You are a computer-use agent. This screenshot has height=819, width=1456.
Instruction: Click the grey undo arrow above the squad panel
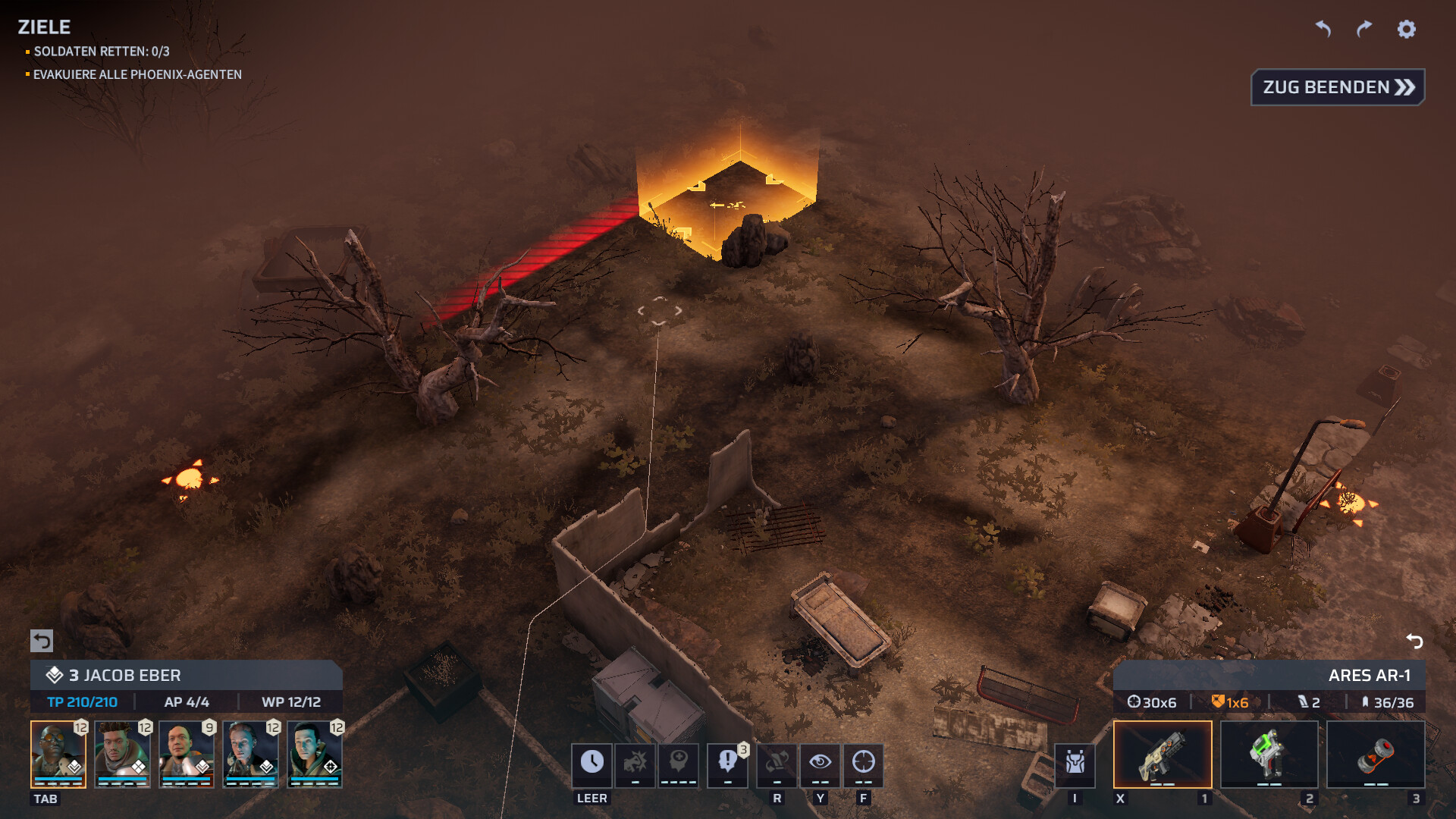coord(42,641)
